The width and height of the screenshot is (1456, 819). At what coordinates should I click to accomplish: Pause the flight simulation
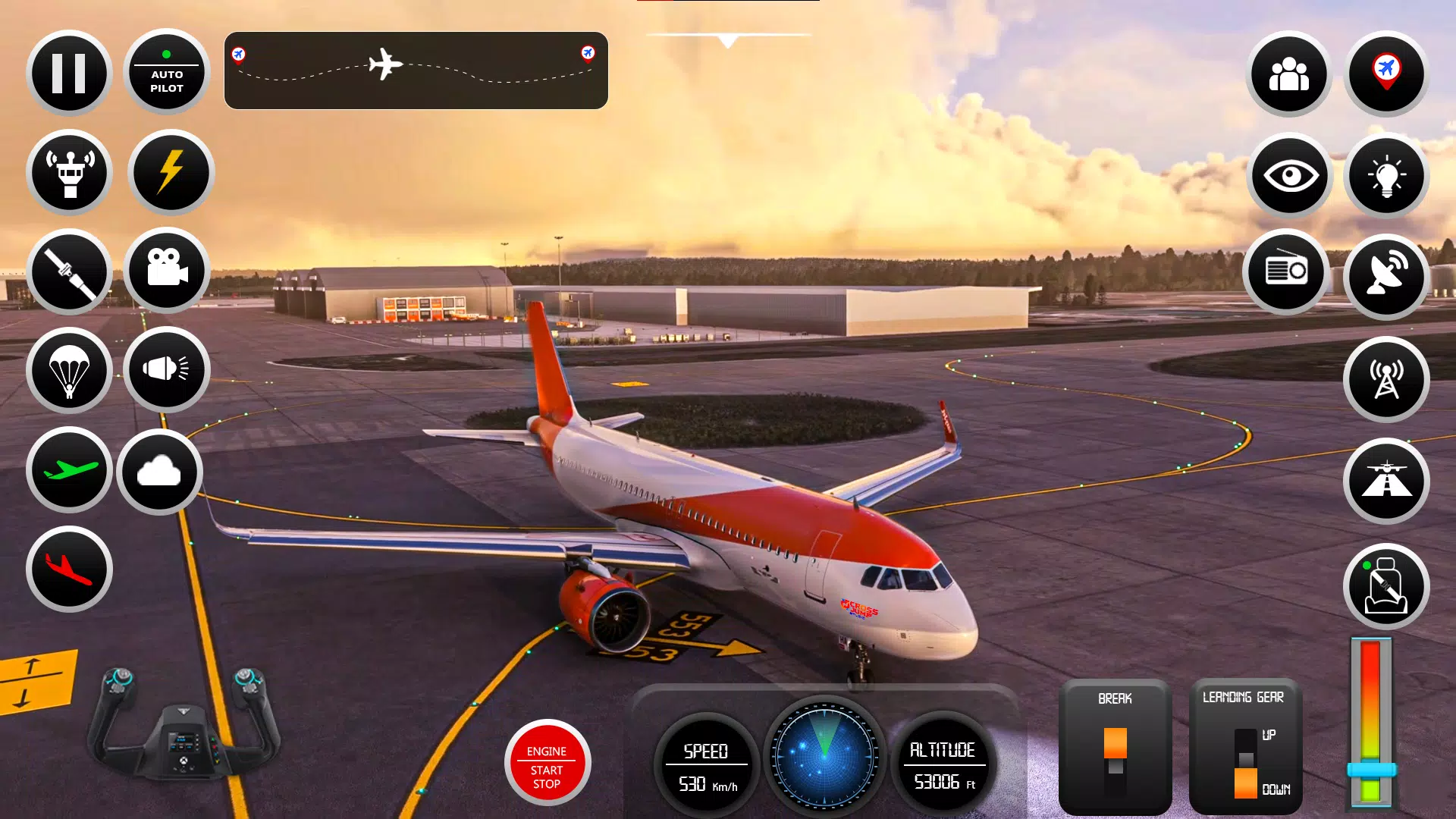coord(68,72)
